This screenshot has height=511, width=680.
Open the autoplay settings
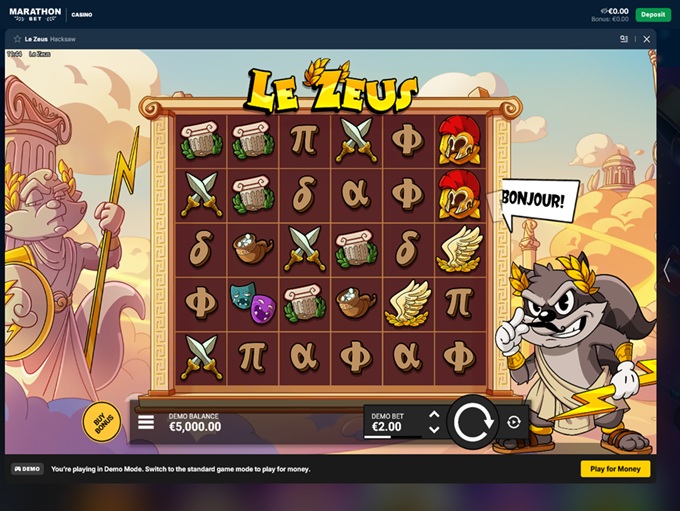(514, 422)
